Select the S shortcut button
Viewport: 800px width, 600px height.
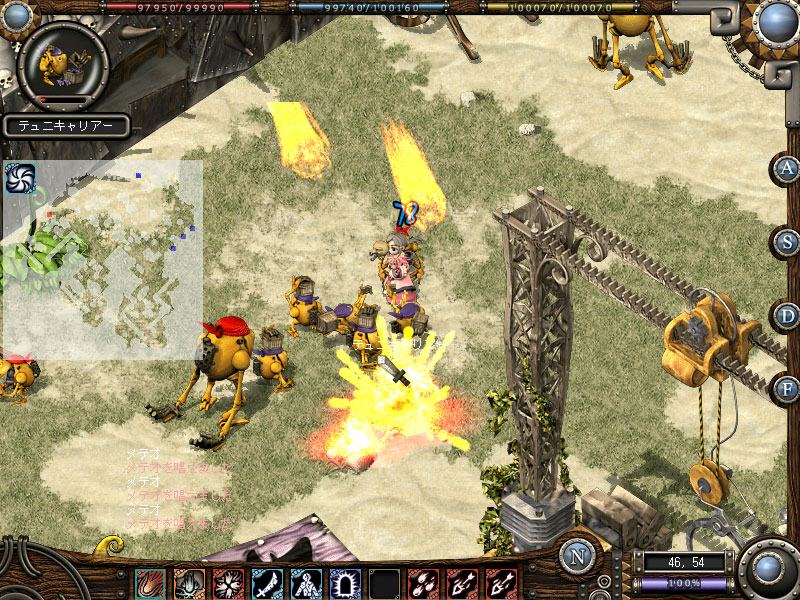(788, 242)
